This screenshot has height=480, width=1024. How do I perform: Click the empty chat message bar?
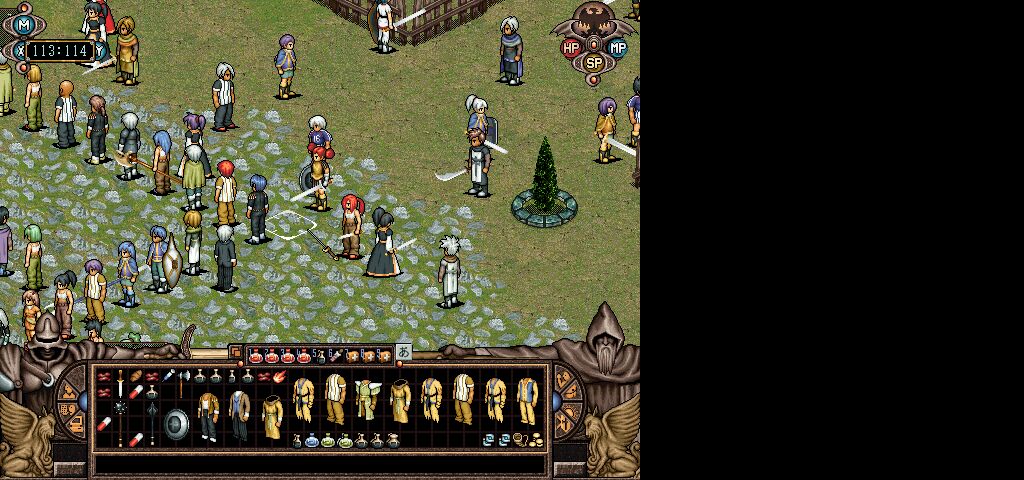coord(320,464)
